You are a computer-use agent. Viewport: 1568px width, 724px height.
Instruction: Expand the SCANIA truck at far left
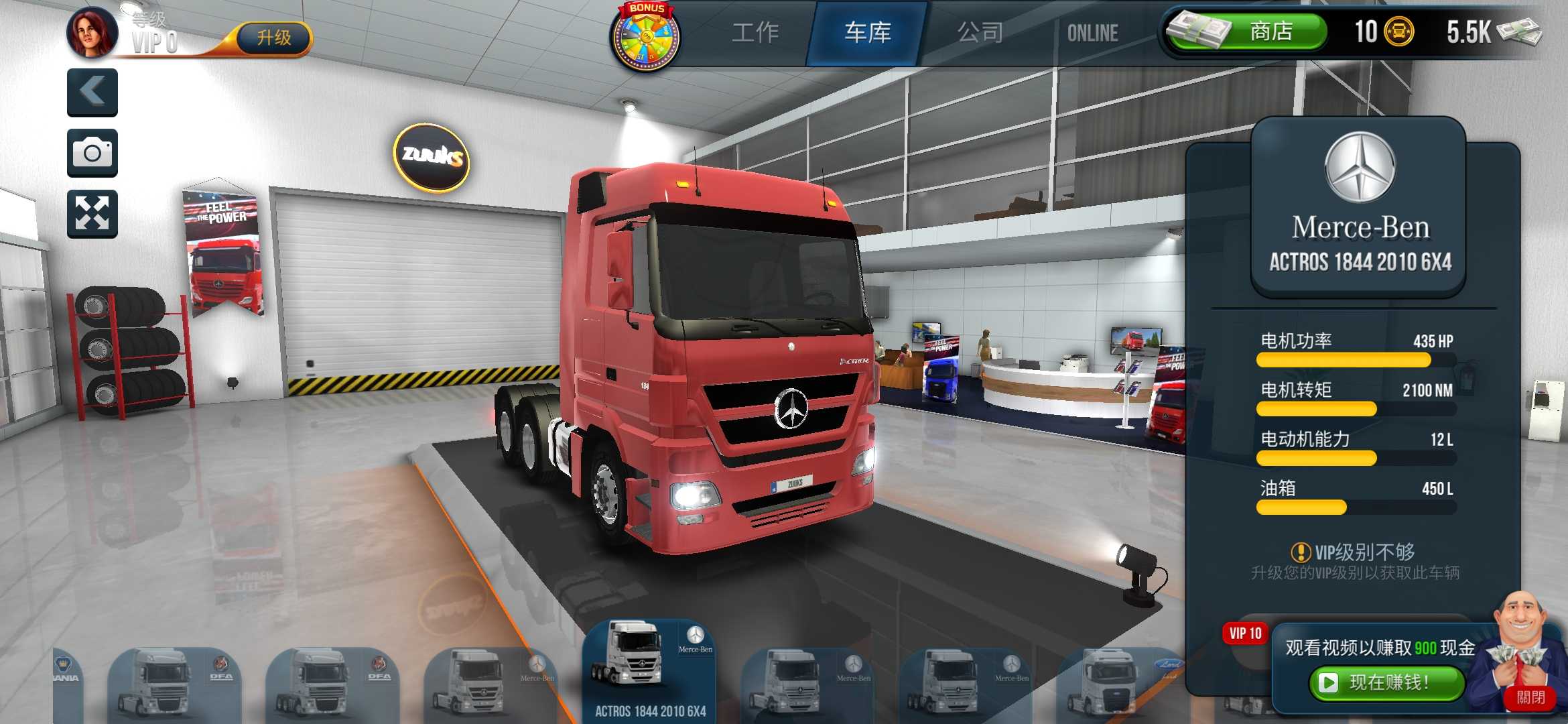67,677
